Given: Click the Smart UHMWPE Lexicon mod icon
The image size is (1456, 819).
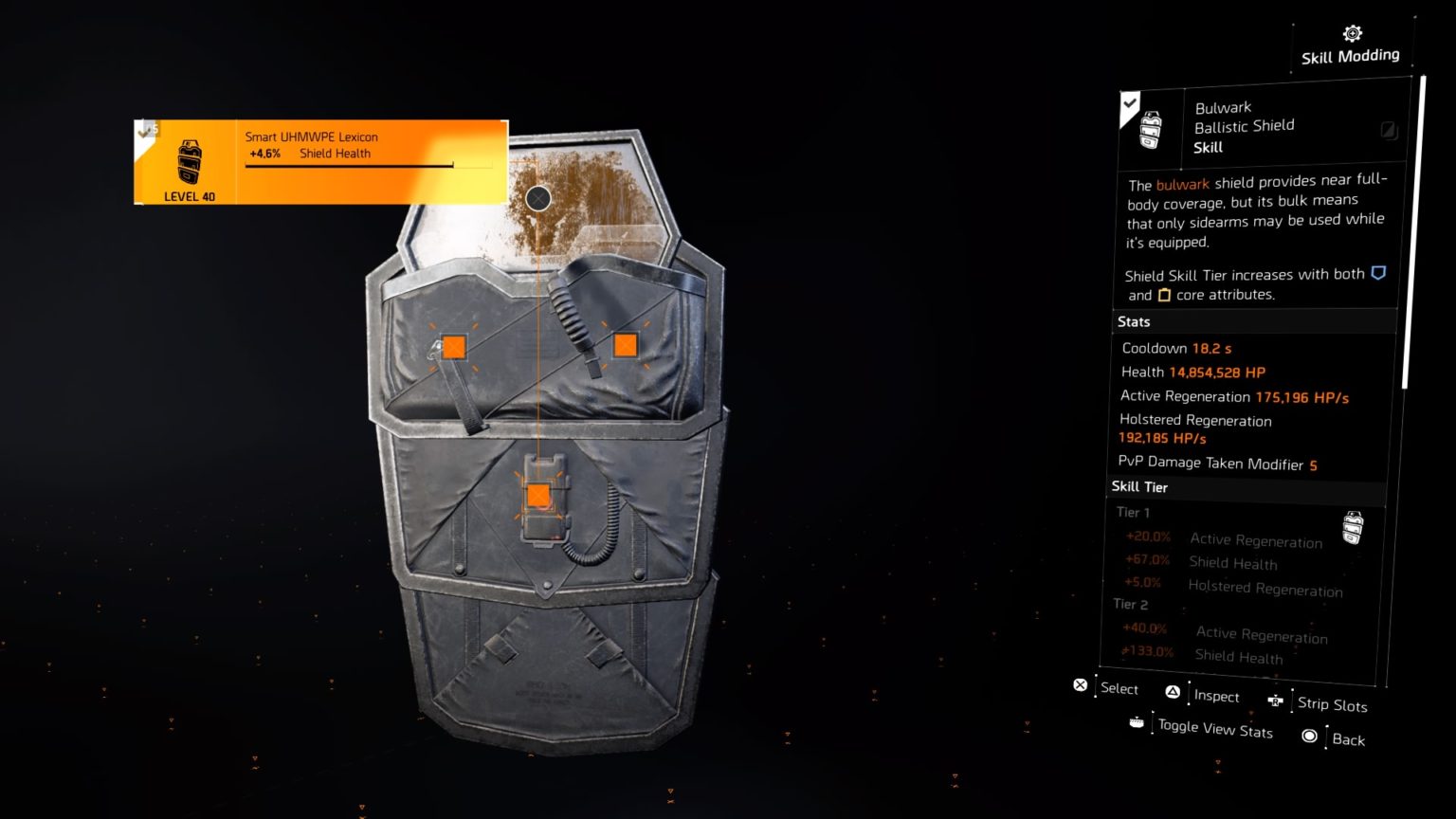Looking at the screenshot, I should [188, 163].
